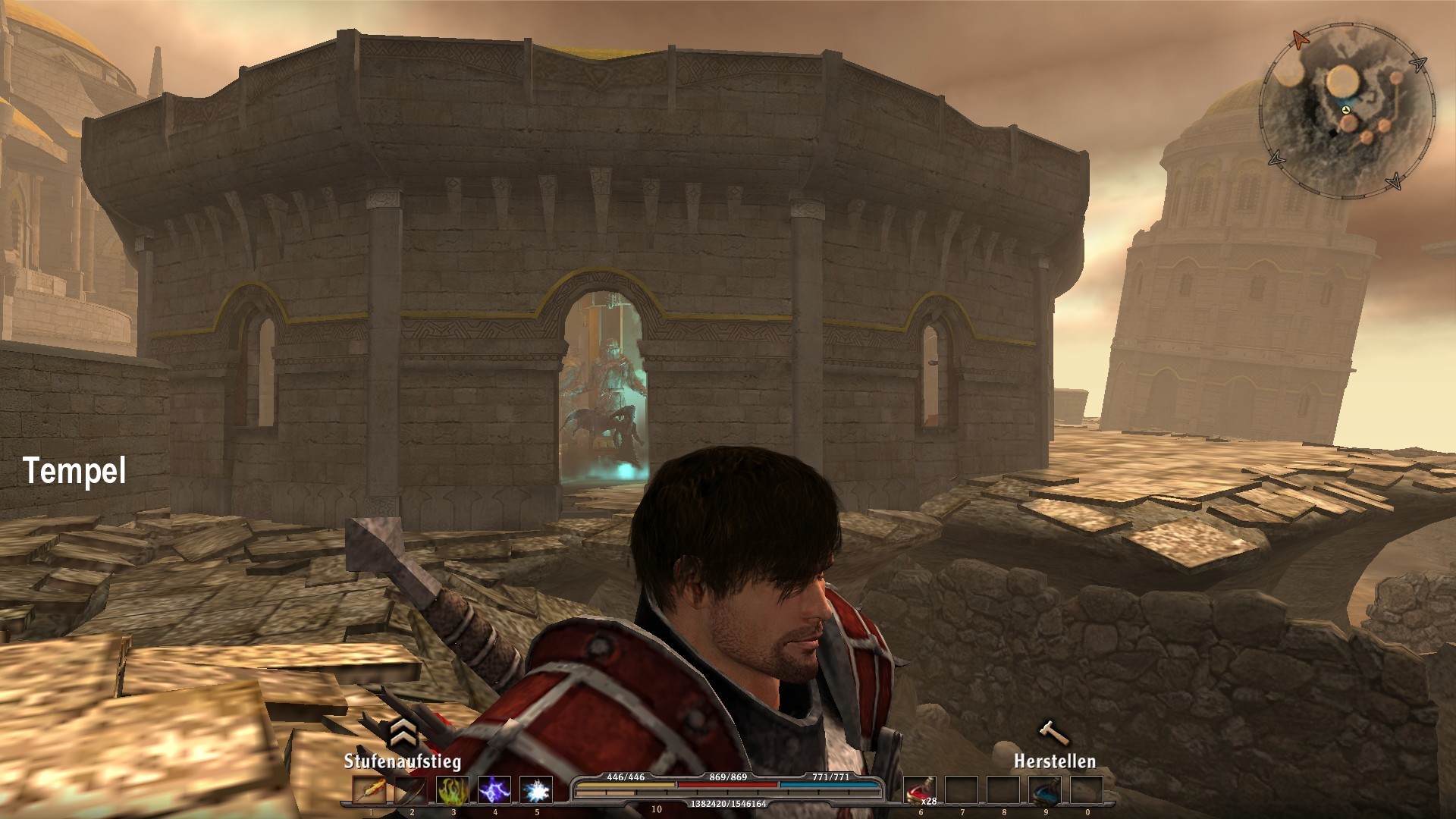
Task: Click empty quickslot 7
Action: tap(962, 791)
